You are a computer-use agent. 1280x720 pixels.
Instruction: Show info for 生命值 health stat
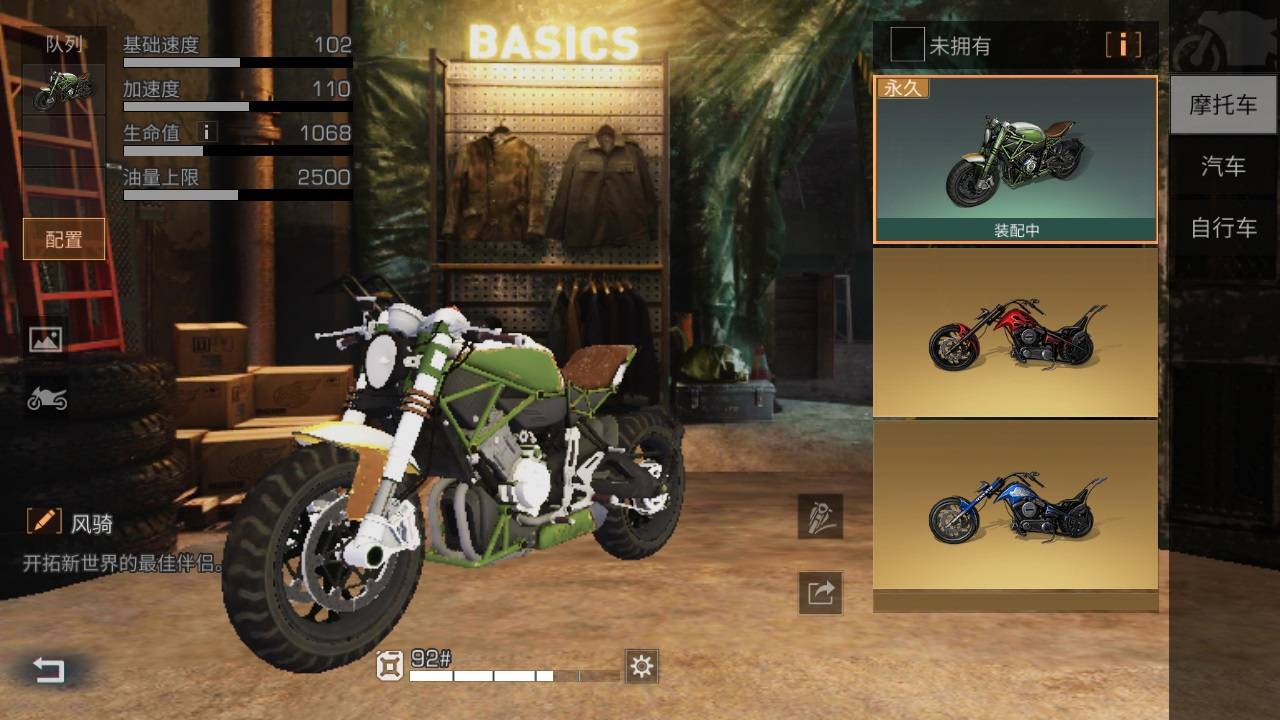pyautogui.click(x=207, y=132)
